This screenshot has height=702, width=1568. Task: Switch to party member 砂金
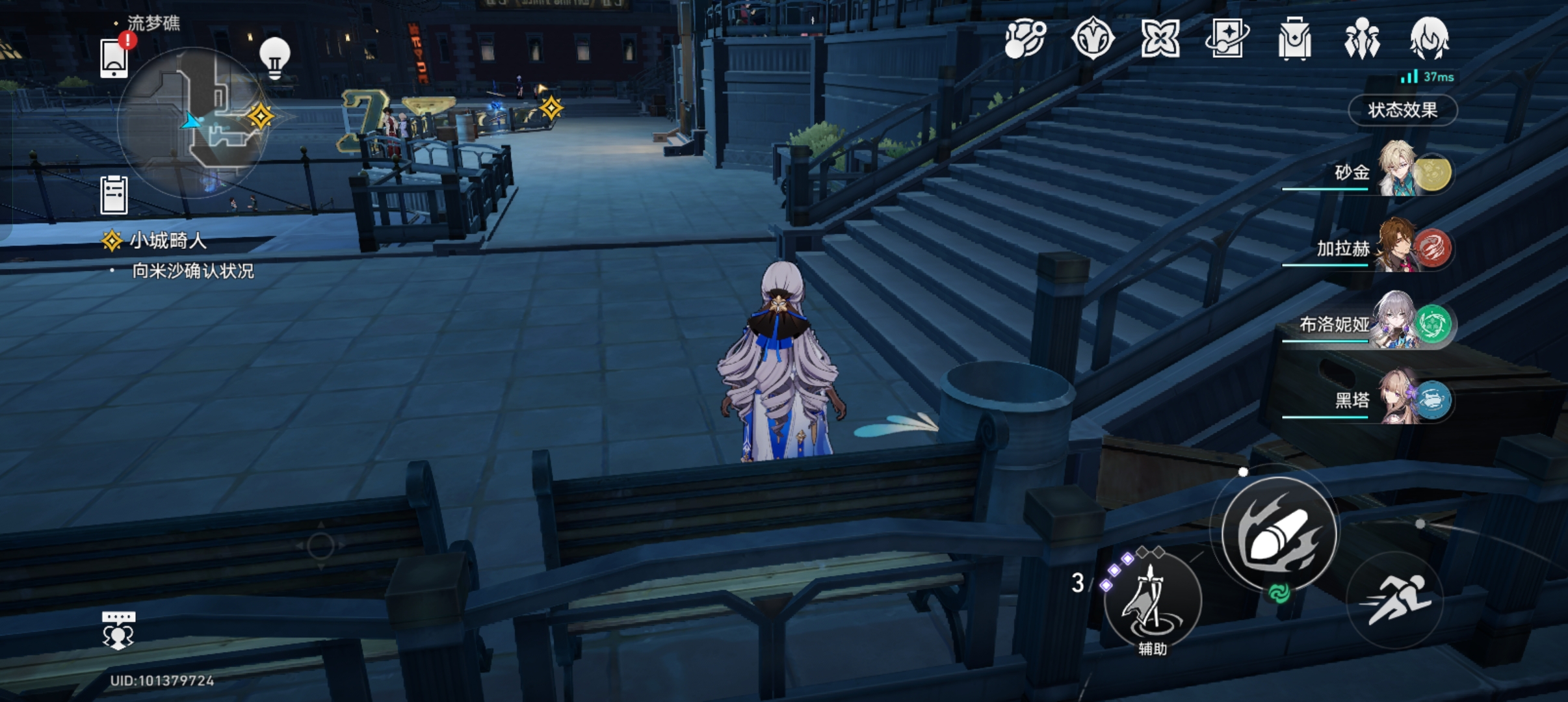click(x=1398, y=171)
